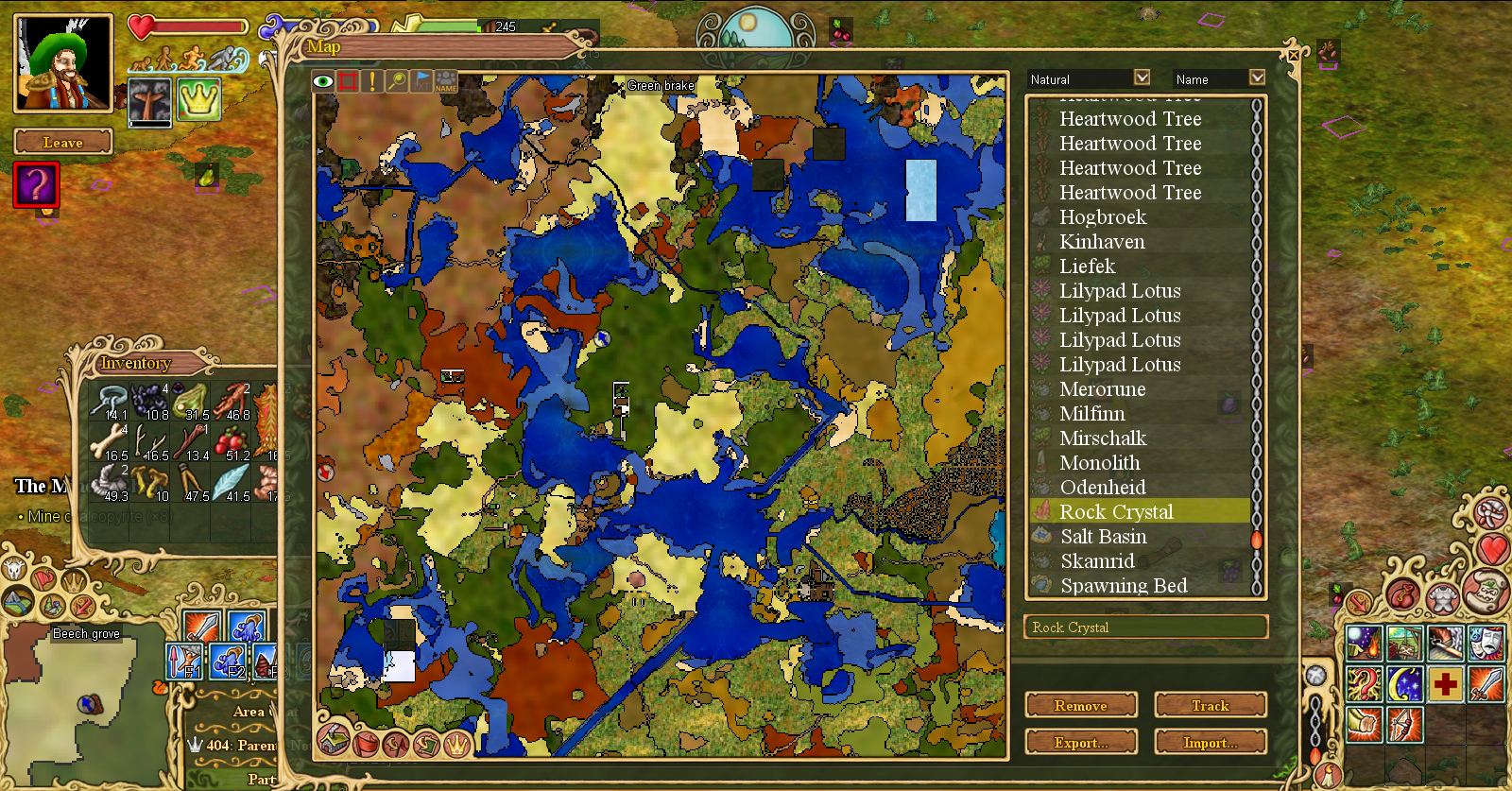Select the magnifying glass search icon on map toolbar
The width and height of the screenshot is (1512, 791).
click(x=397, y=81)
